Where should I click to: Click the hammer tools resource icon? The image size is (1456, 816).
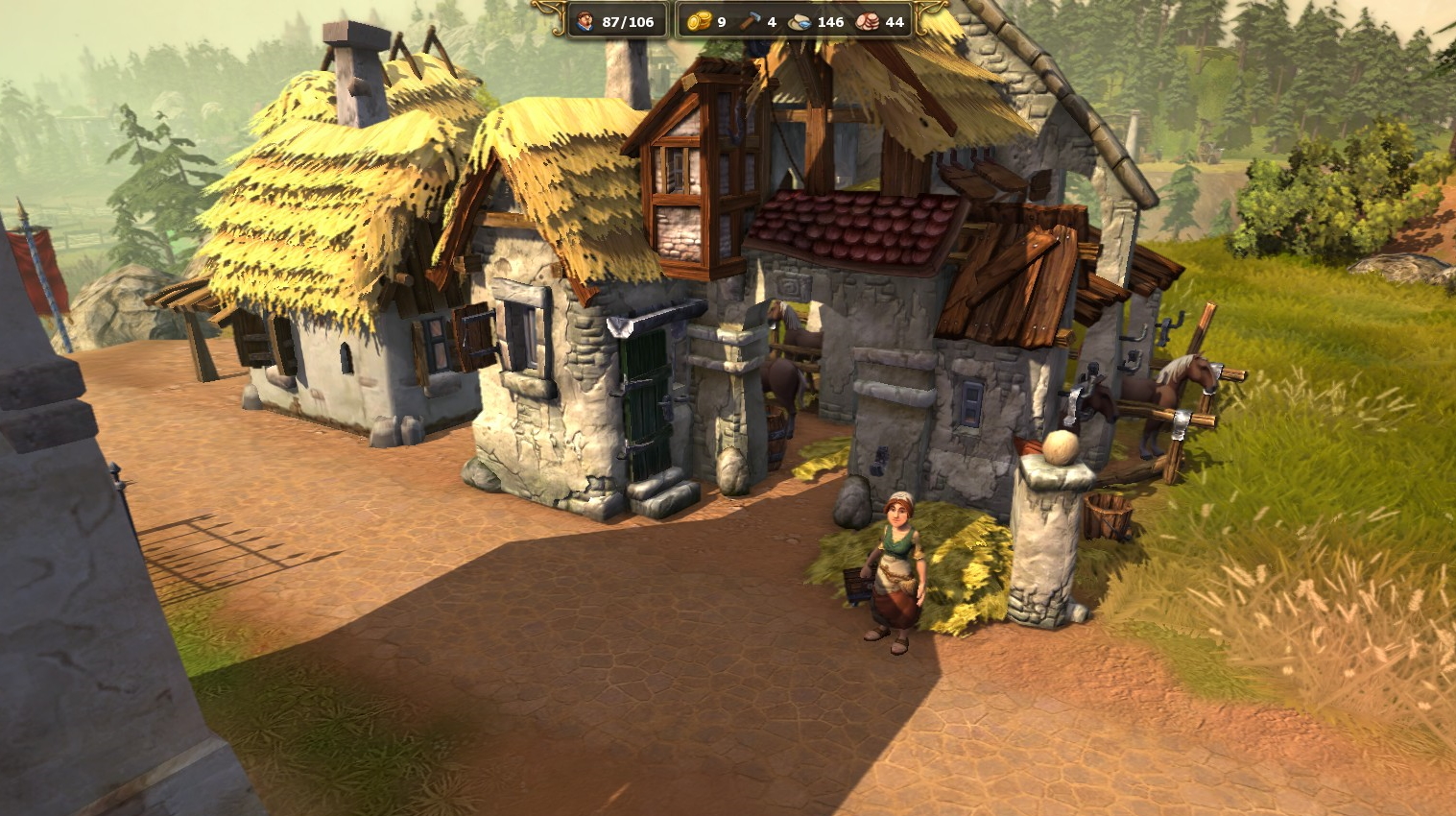(x=751, y=21)
